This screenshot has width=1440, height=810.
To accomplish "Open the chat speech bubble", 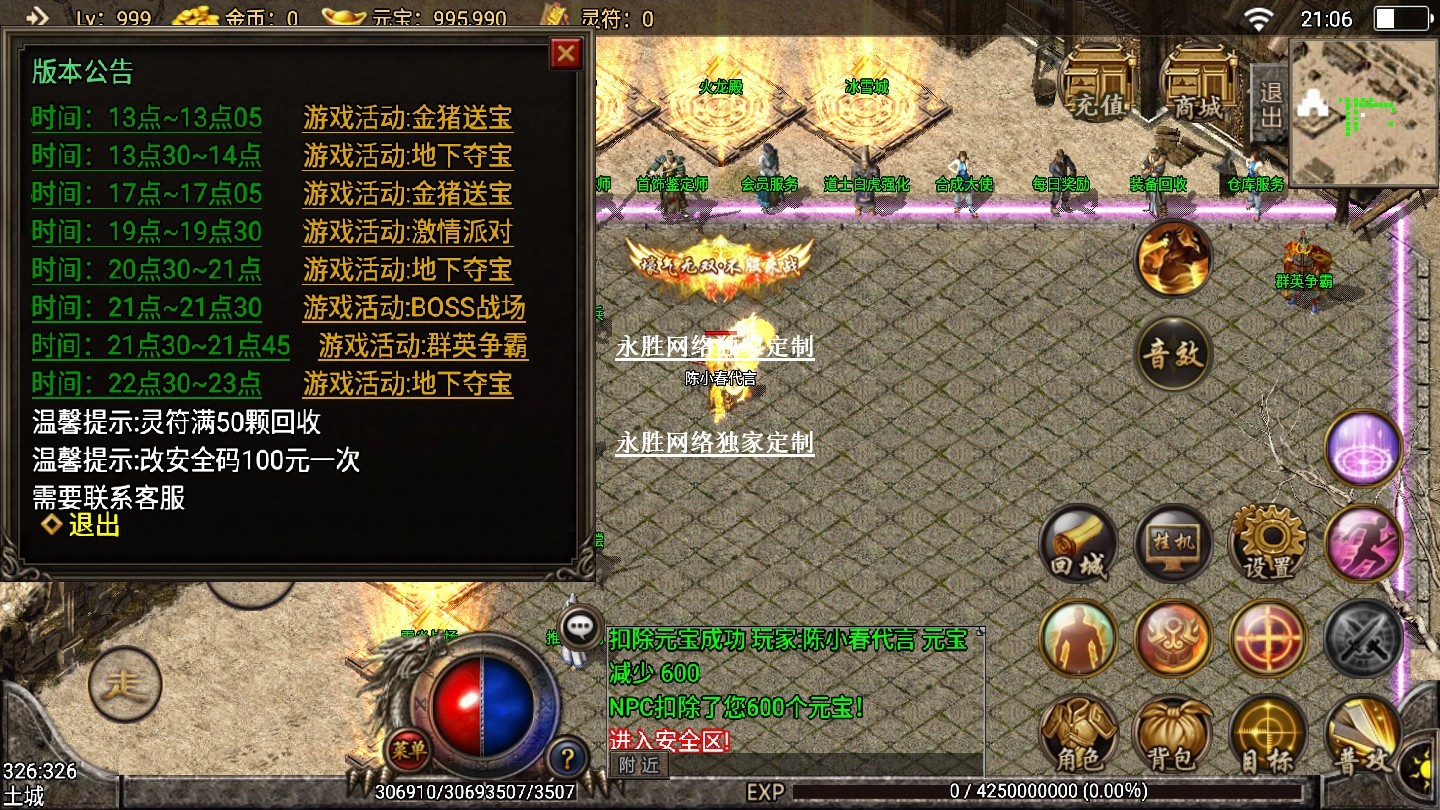I will click(x=581, y=627).
